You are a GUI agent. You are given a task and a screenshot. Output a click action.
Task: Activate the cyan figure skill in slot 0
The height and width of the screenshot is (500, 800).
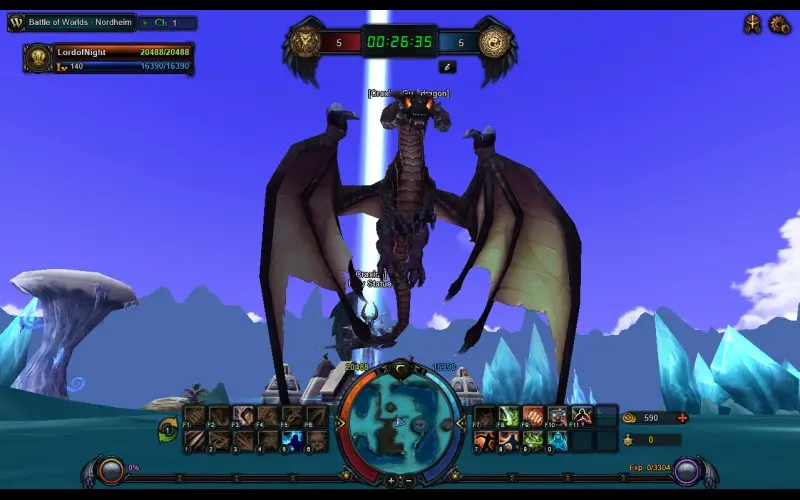point(557,440)
